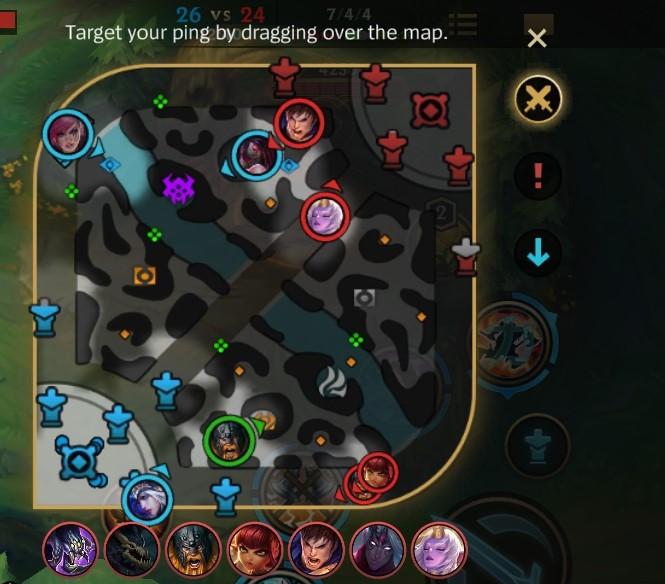Select the horned pale-purple champion portrait in bottom row

[x=438, y=548]
